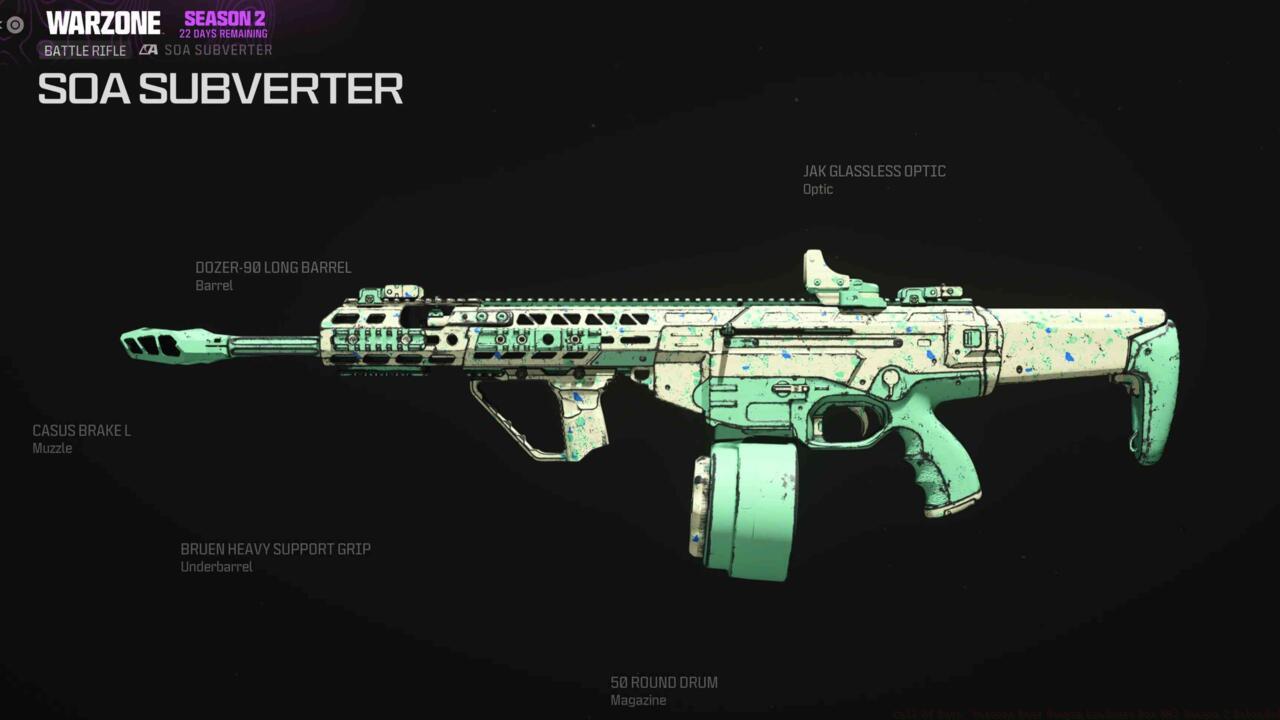The width and height of the screenshot is (1280, 720).
Task: Click the Battle Rifle category tag
Action: tap(85, 50)
